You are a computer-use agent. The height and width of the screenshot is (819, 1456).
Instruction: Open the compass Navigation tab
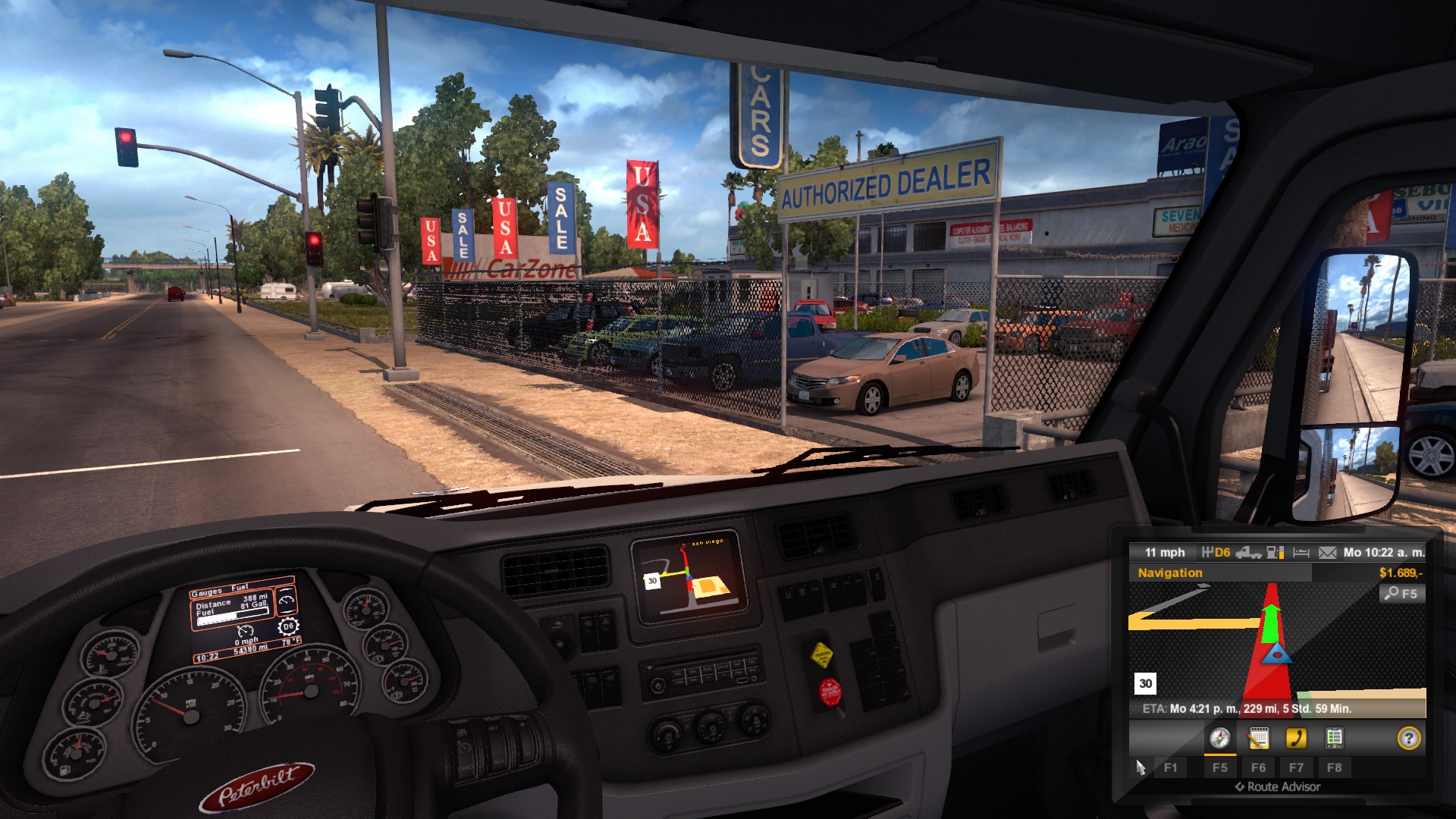(1219, 738)
